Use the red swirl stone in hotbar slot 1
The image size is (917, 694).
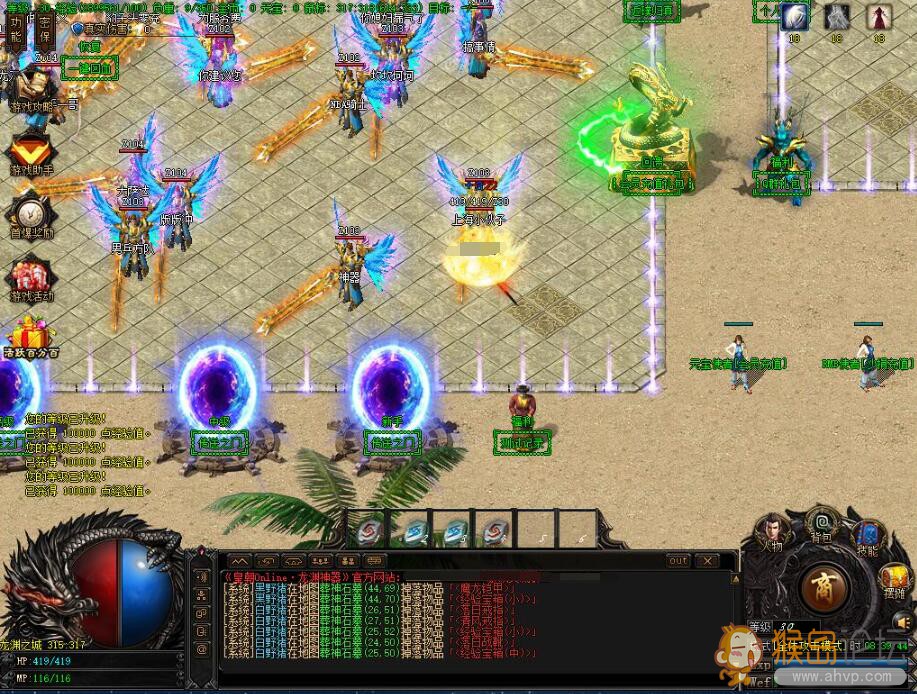point(370,530)
